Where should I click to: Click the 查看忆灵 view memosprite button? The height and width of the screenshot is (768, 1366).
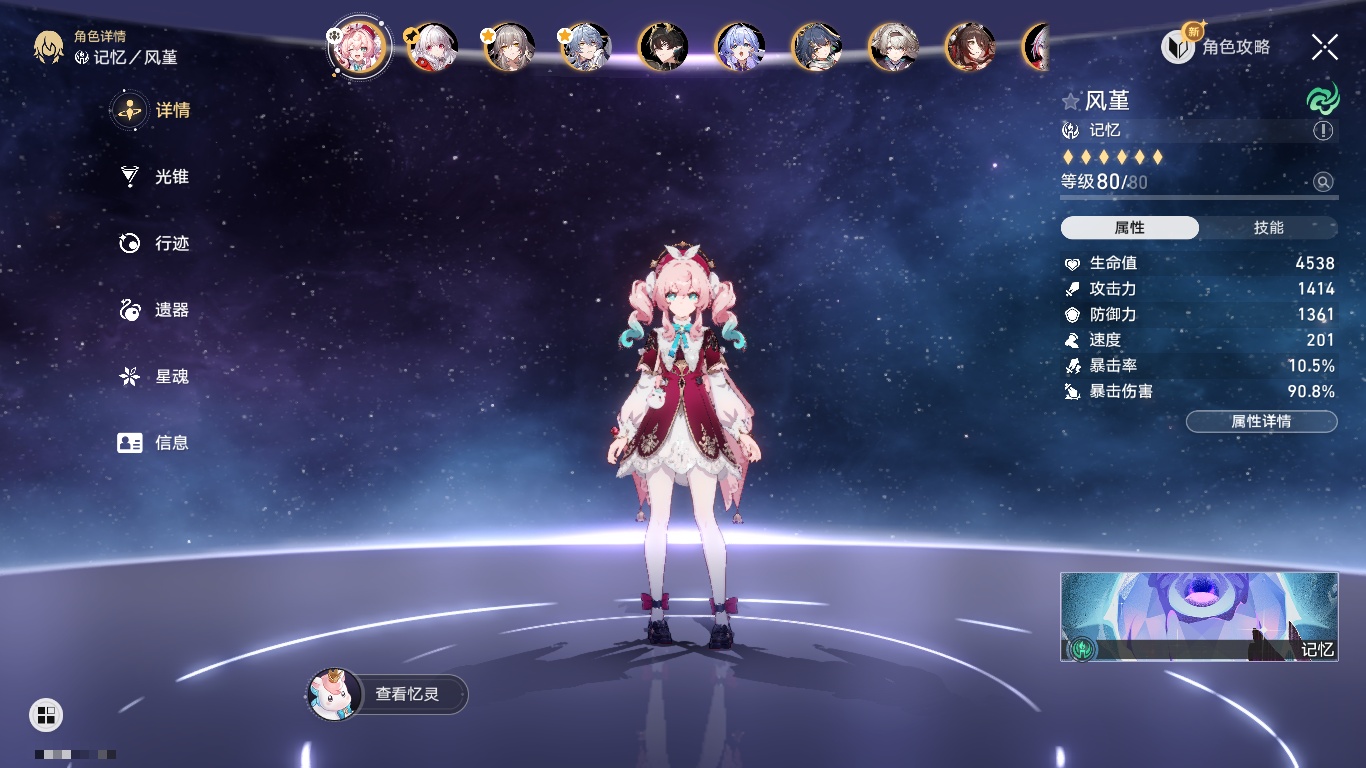(x=388, y=694)
